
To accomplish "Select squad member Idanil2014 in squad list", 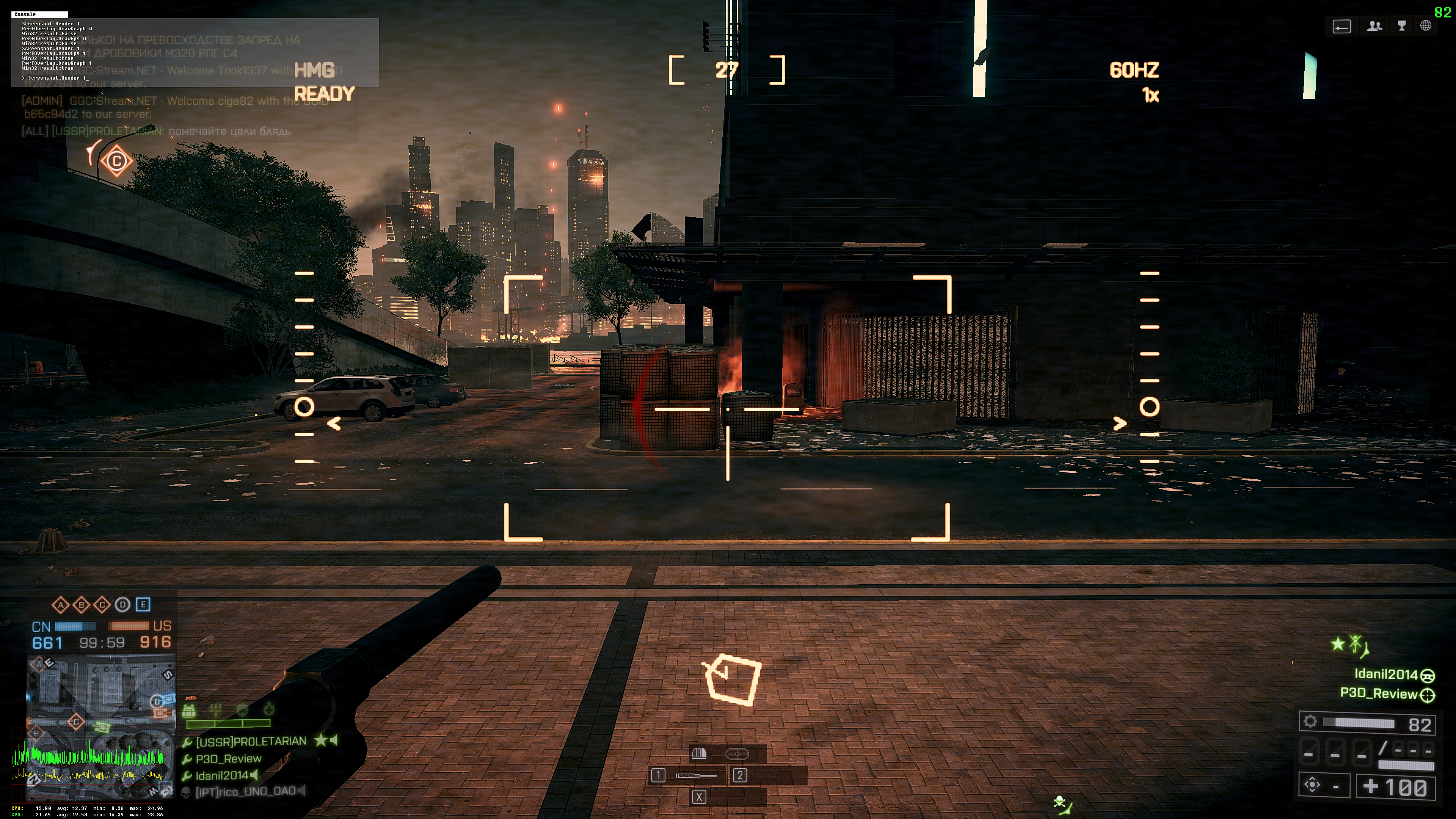I will pos(221,775).
